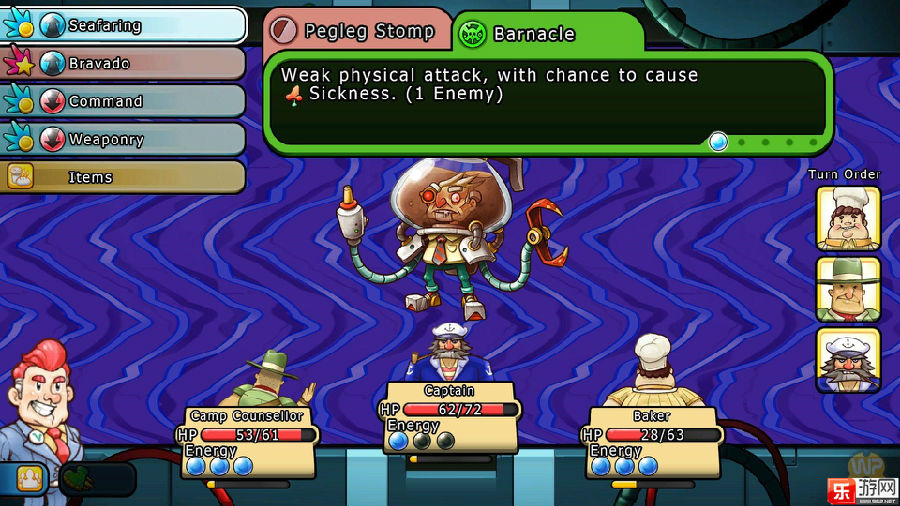Click the highlighted blue page dot in description

coord(718,142)
